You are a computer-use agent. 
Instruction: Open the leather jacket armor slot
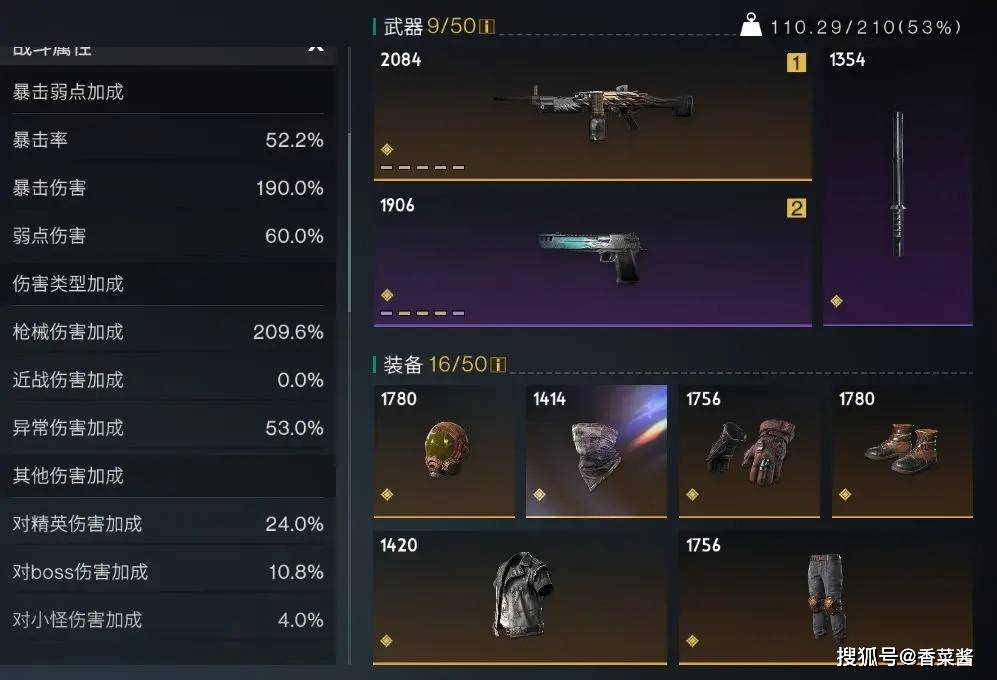520,597
